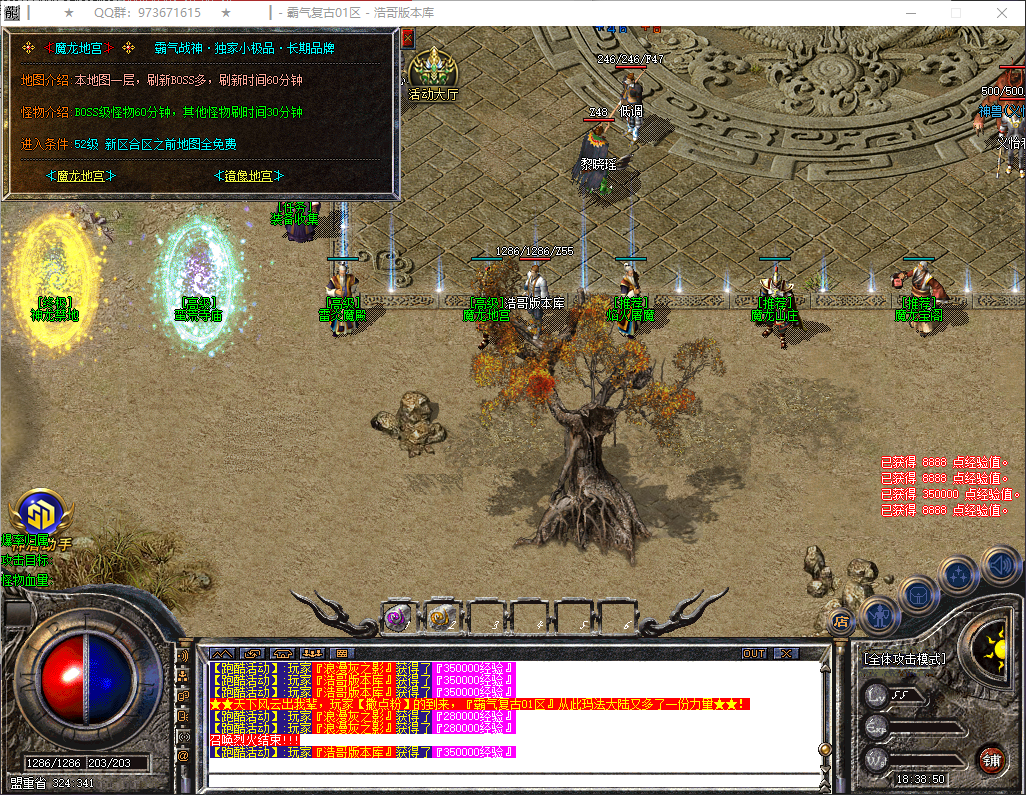The image size is (1026, 795).
Task: Close the 魔龙地宫 info dialog
Action: pyautogui.click(x=407, y=38)
